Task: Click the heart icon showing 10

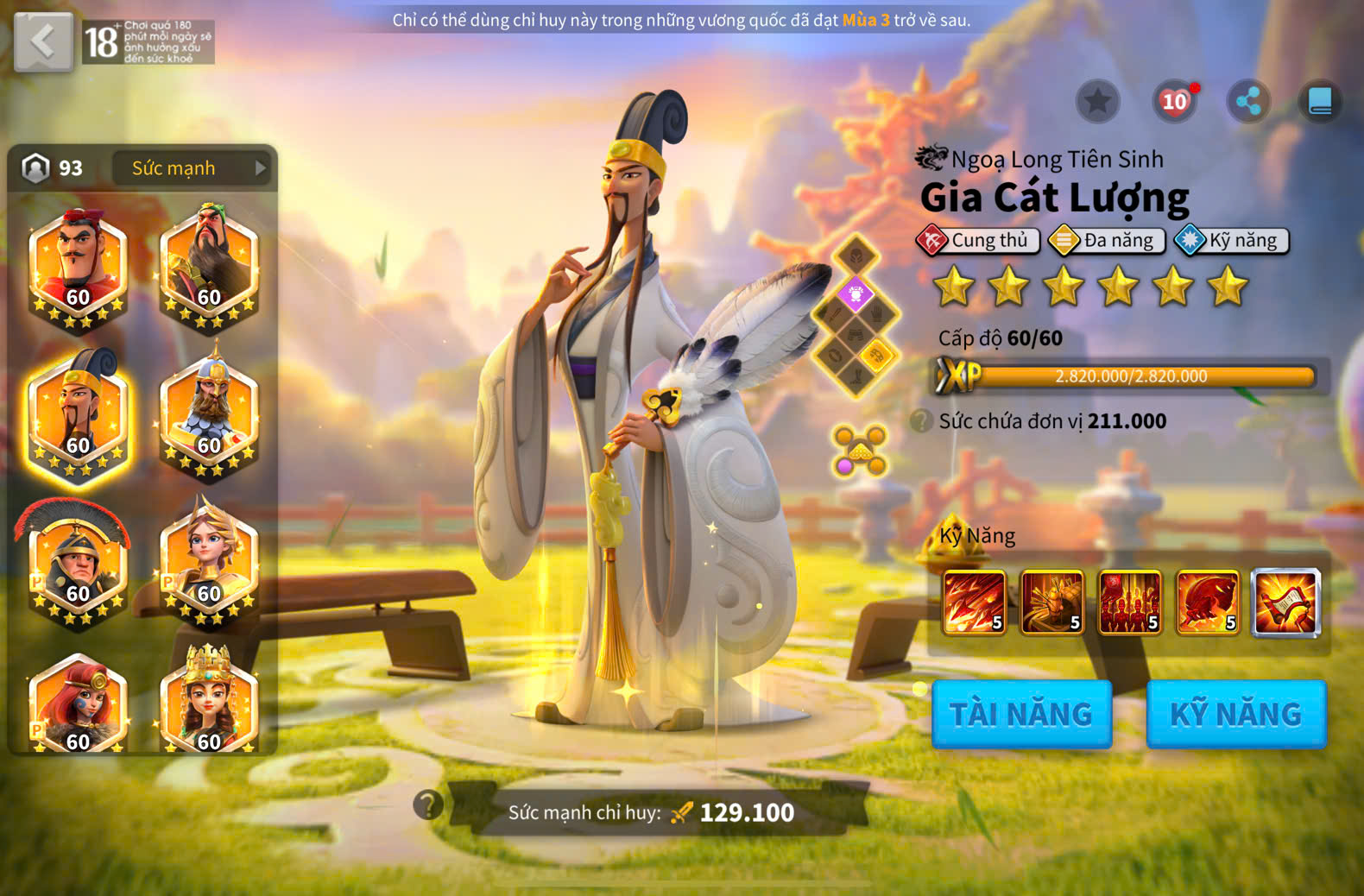Action: pyautogui.click(x=1174, y=102)
